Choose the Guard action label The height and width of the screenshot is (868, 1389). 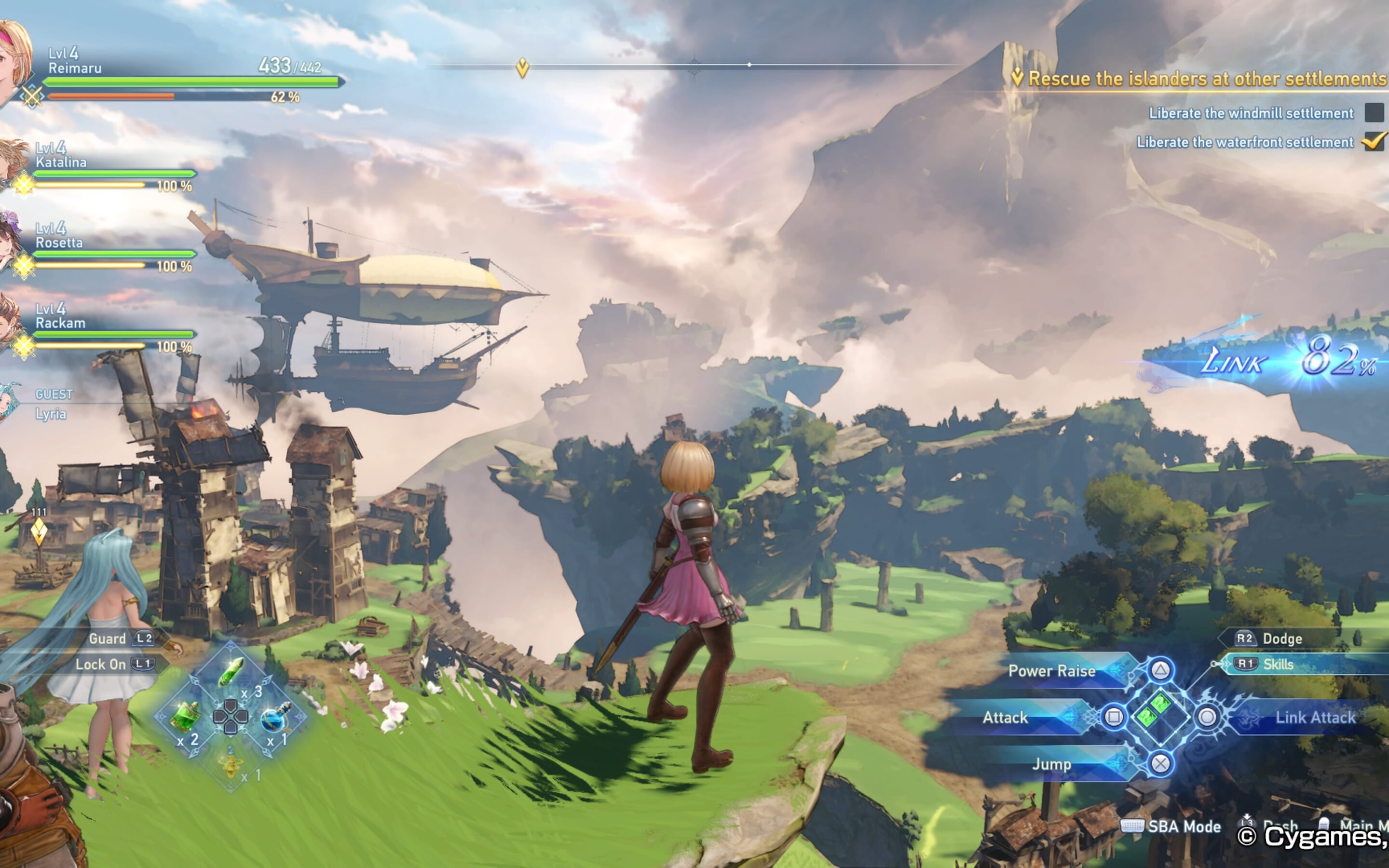coord(108,638)
